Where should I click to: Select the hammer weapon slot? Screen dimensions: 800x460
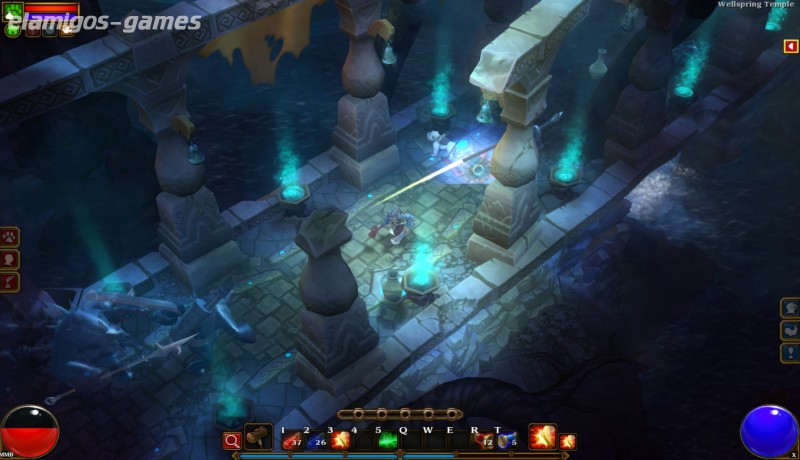pos(258,438)
